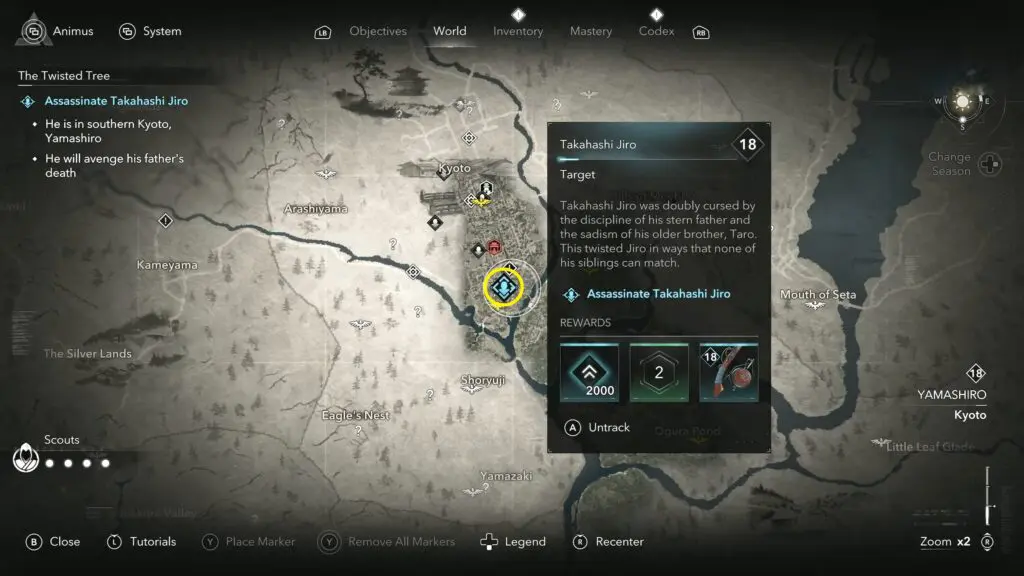Open the Tutorials screen
The width and height of the screenshot is (1024, 576).
tap(141, 541)
